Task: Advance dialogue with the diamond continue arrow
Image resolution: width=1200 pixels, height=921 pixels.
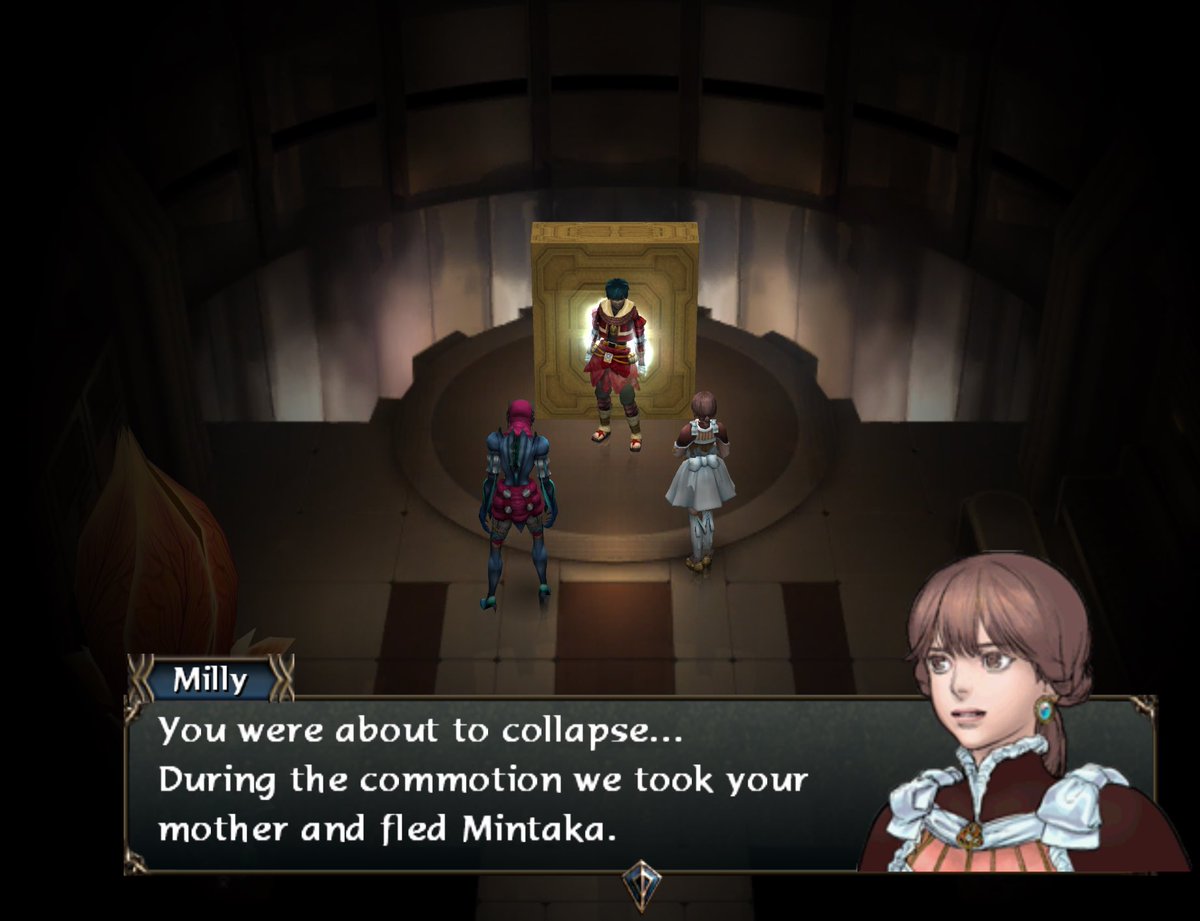Action: [639, 883]
